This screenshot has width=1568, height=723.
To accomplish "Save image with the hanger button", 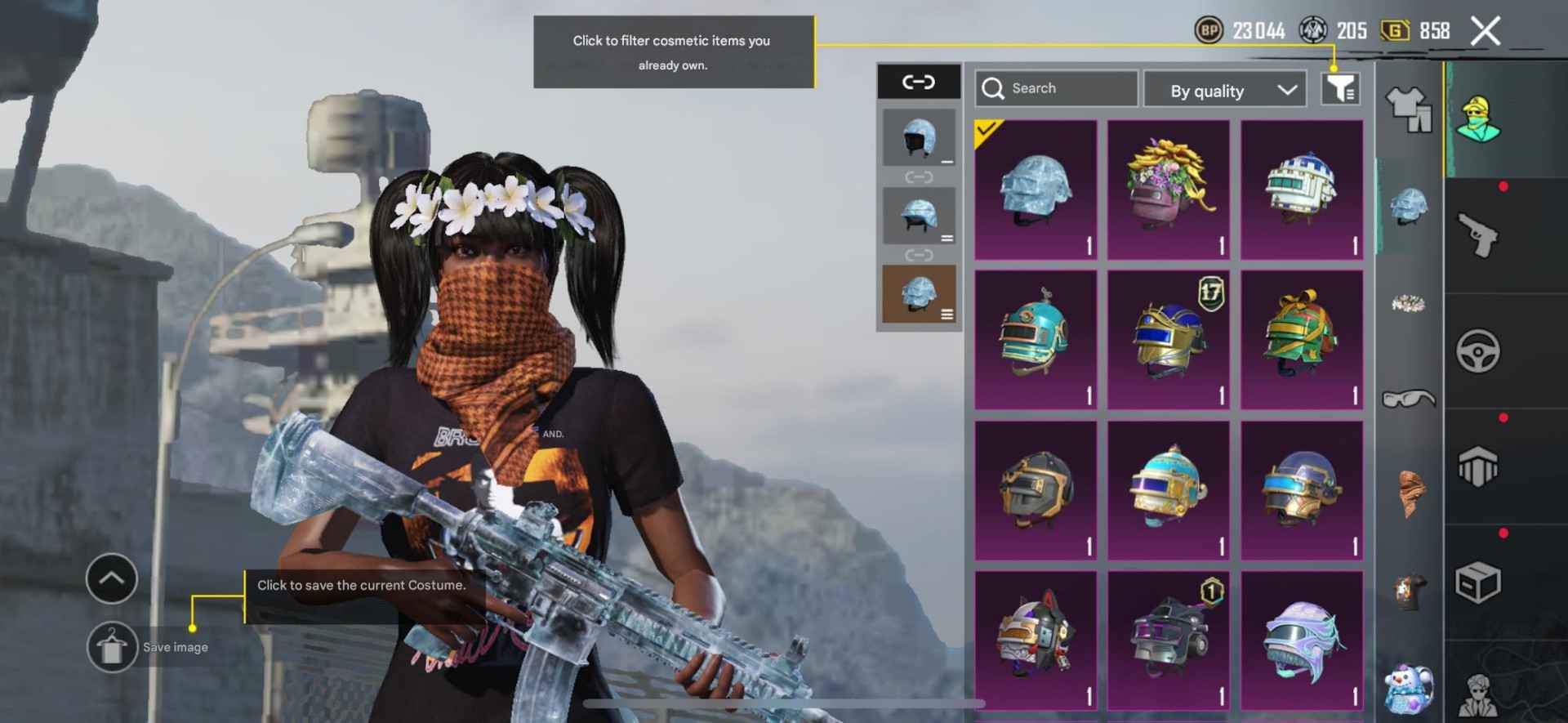I will pos(112,647).
